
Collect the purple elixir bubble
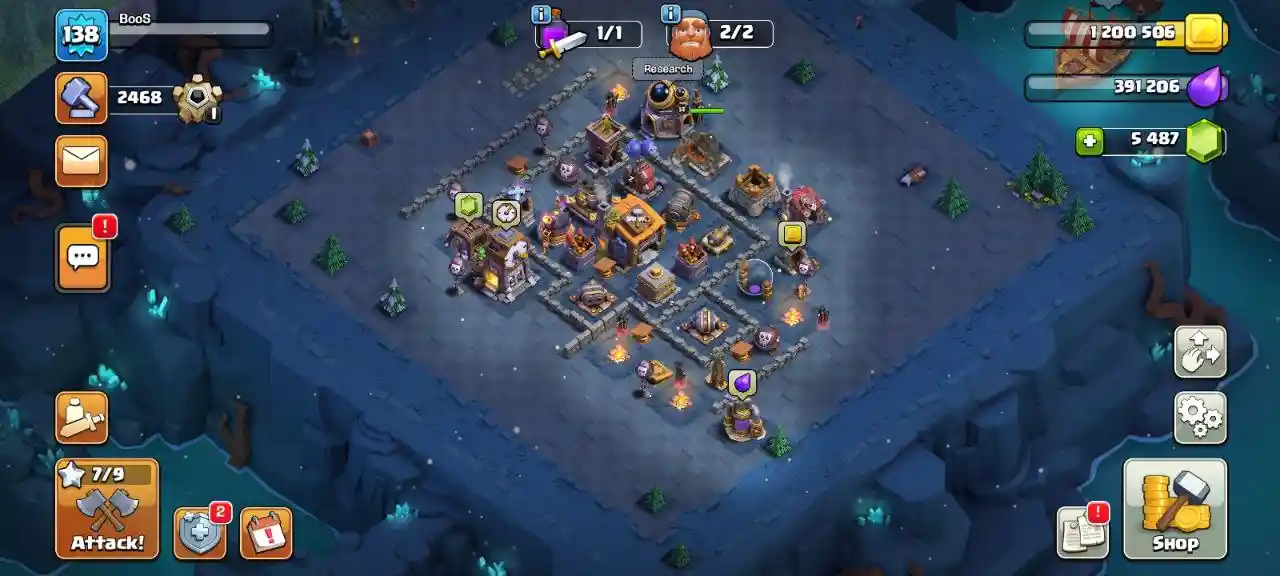click(x=742, y=382)
